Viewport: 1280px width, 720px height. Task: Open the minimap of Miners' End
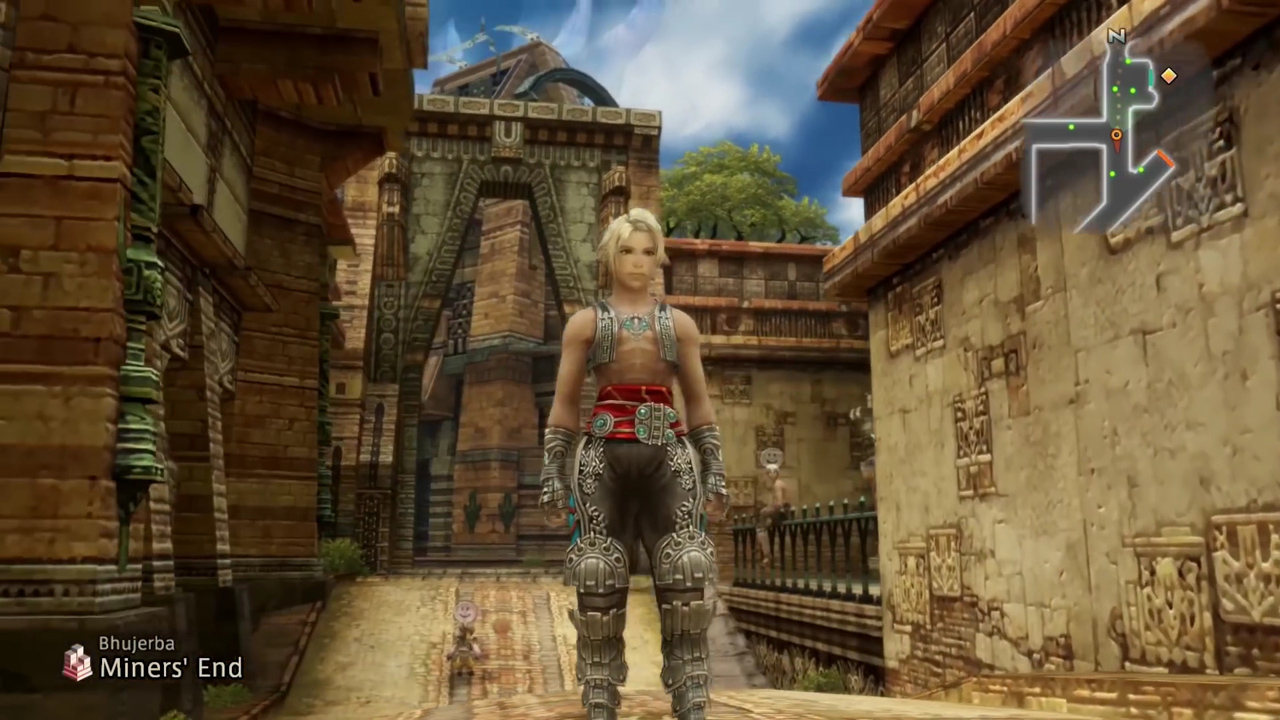coord(1100,140)
